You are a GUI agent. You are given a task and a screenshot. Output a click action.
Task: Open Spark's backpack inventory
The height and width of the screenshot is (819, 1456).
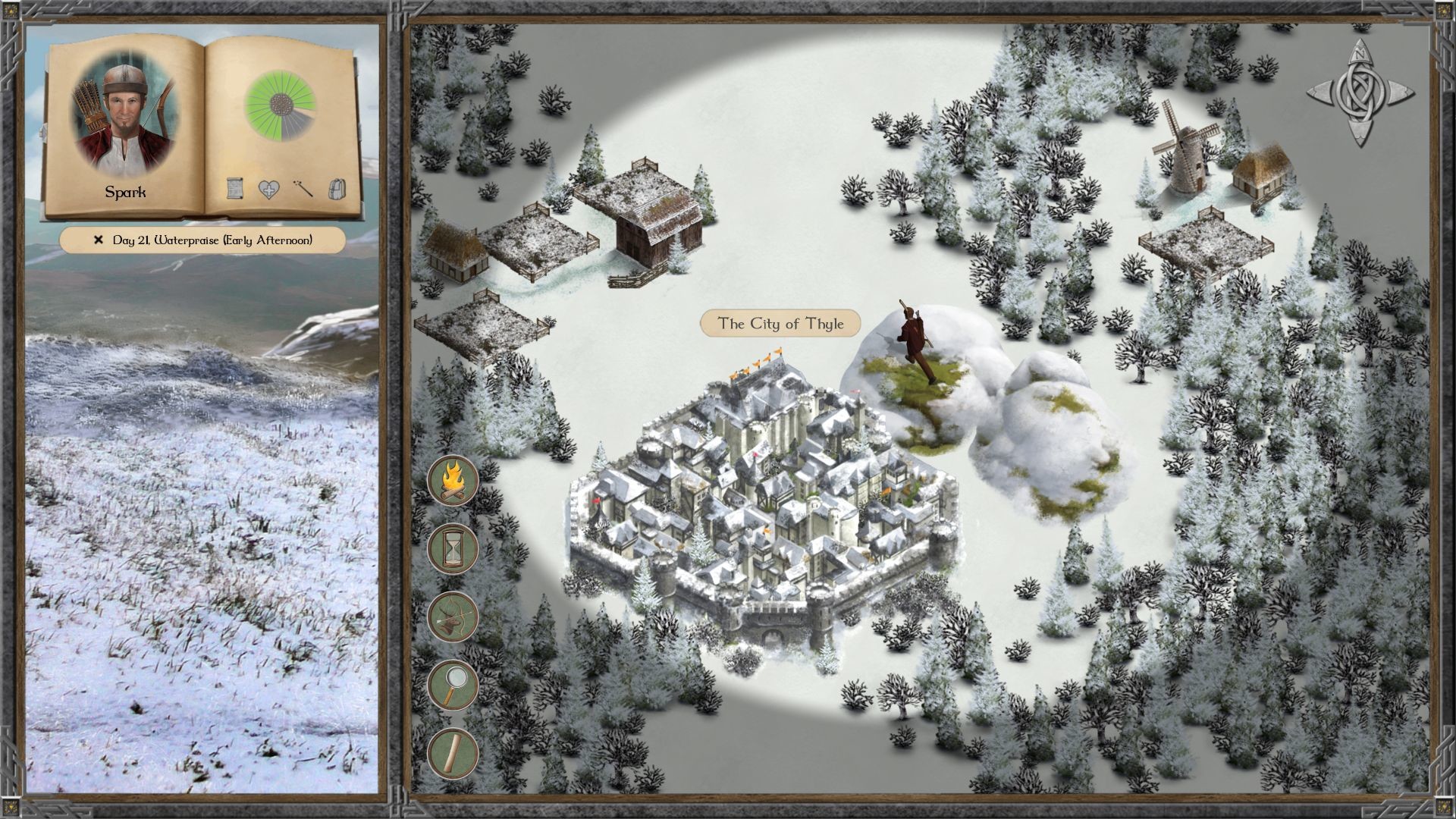tap(337, 189)
